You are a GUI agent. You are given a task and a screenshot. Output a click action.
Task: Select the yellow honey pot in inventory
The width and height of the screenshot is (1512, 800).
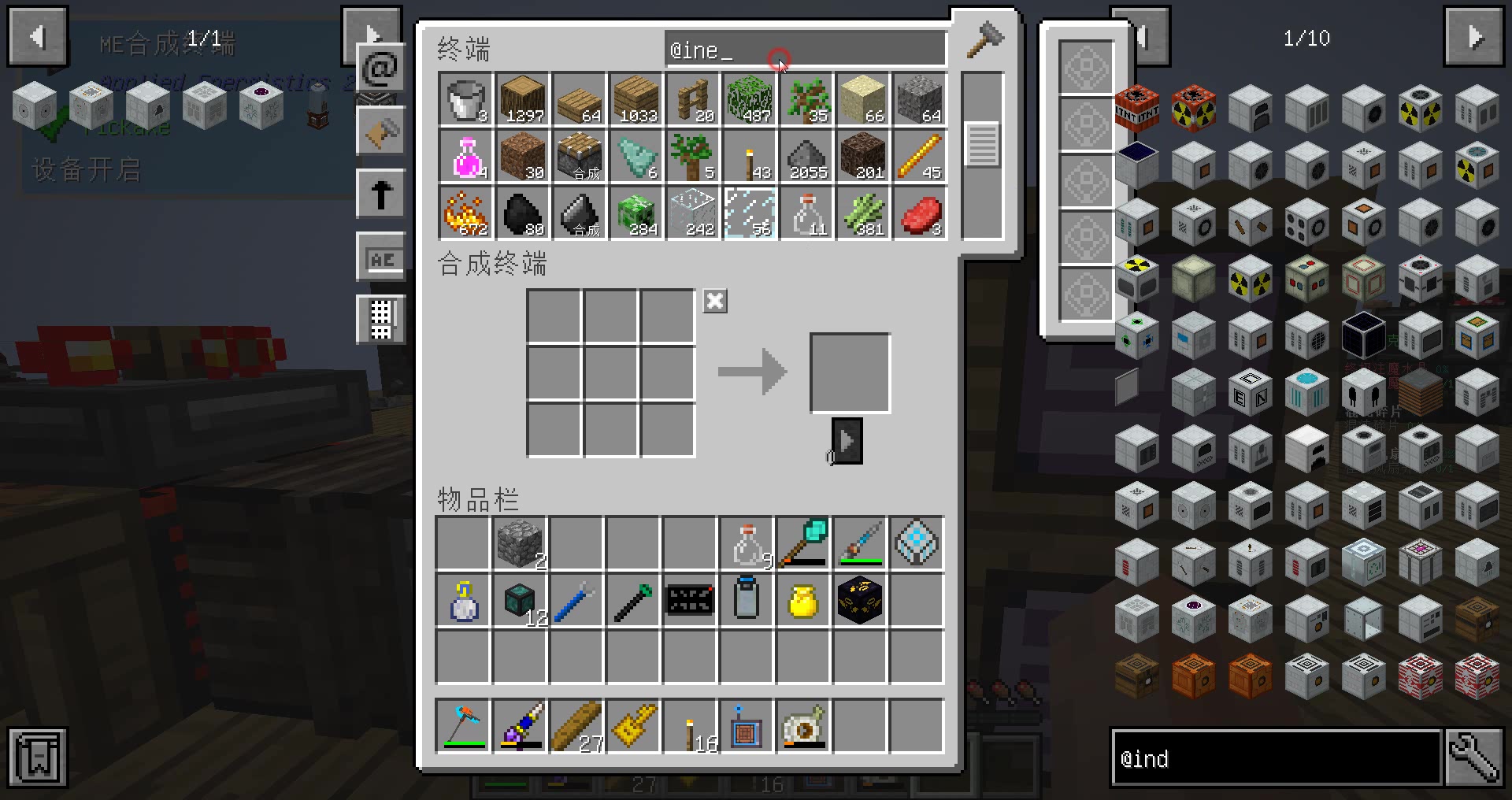[x=803, y=601]
